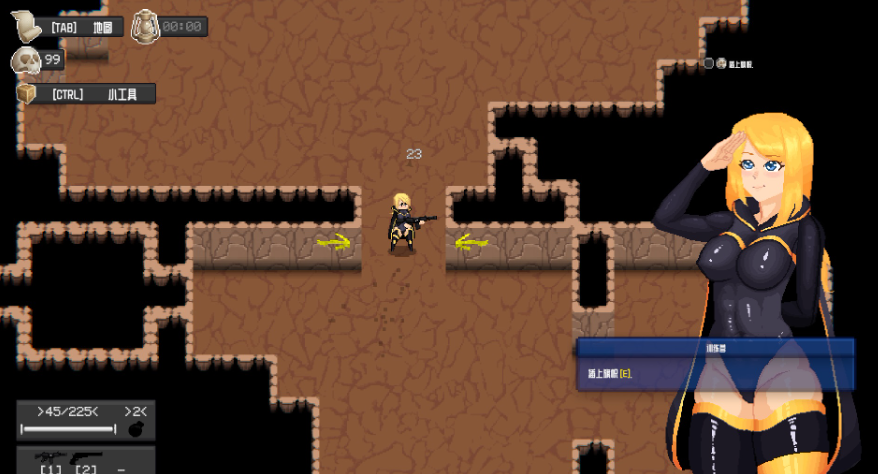Select the grenade icon
878x474 pixels.
[x=136, y=429]
